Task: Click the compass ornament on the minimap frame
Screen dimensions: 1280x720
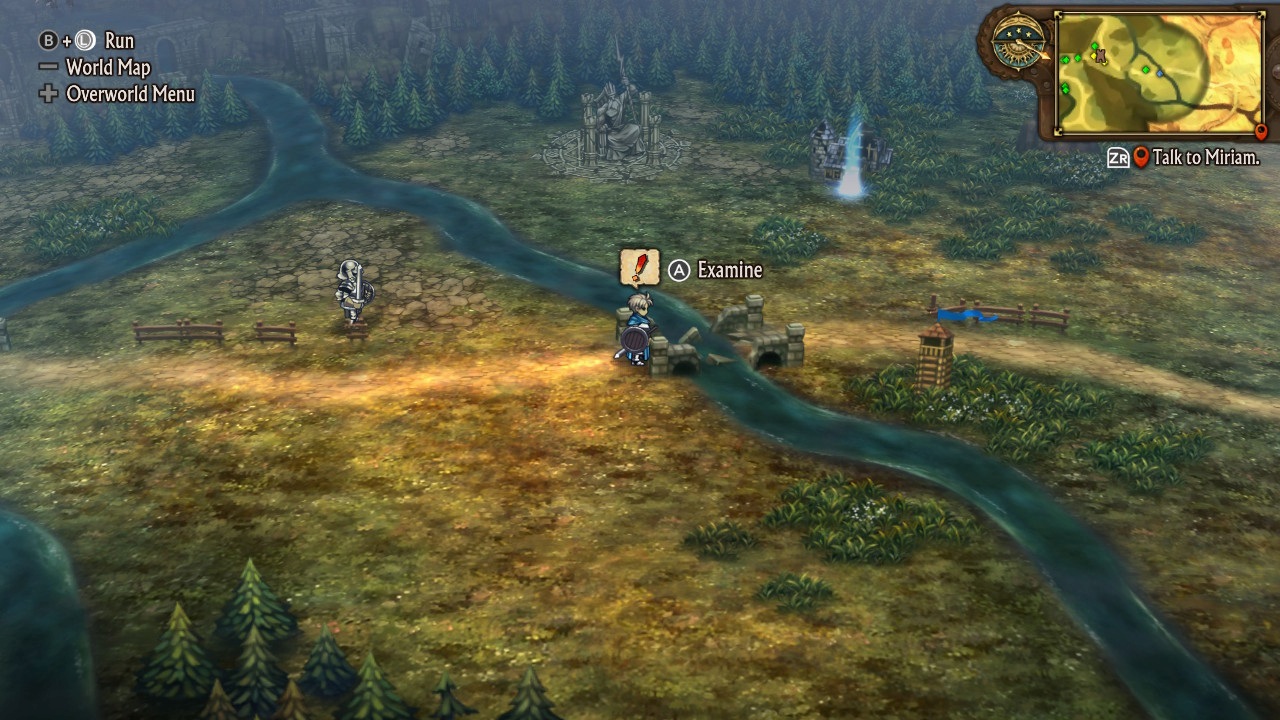Action: click(x=1018, y=42)
